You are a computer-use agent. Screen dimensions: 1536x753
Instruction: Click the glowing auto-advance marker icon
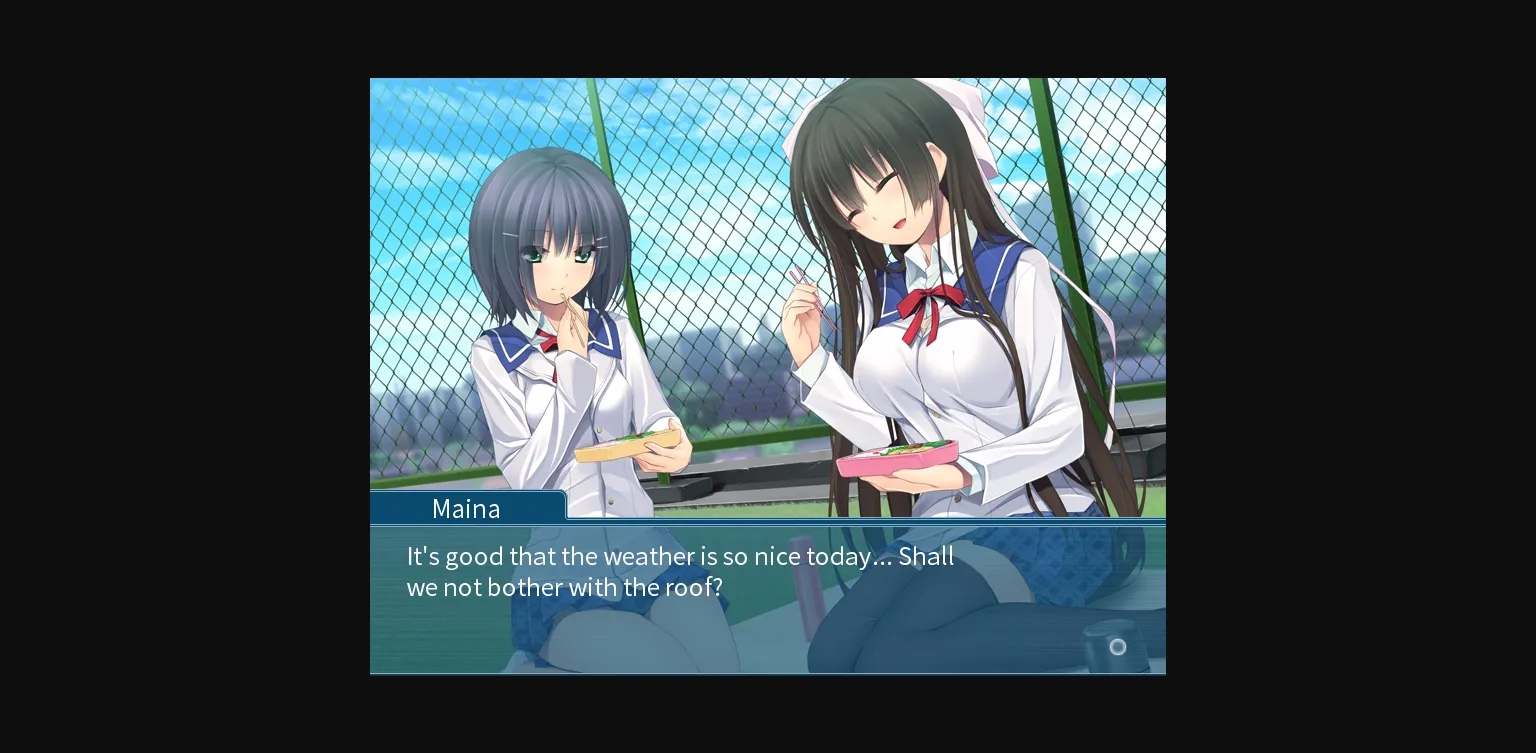click(1118, 647)
